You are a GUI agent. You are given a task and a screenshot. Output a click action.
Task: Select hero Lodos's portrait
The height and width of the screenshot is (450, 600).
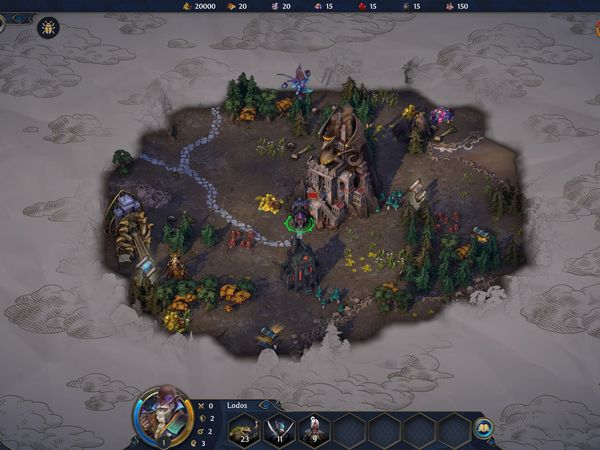163,415
